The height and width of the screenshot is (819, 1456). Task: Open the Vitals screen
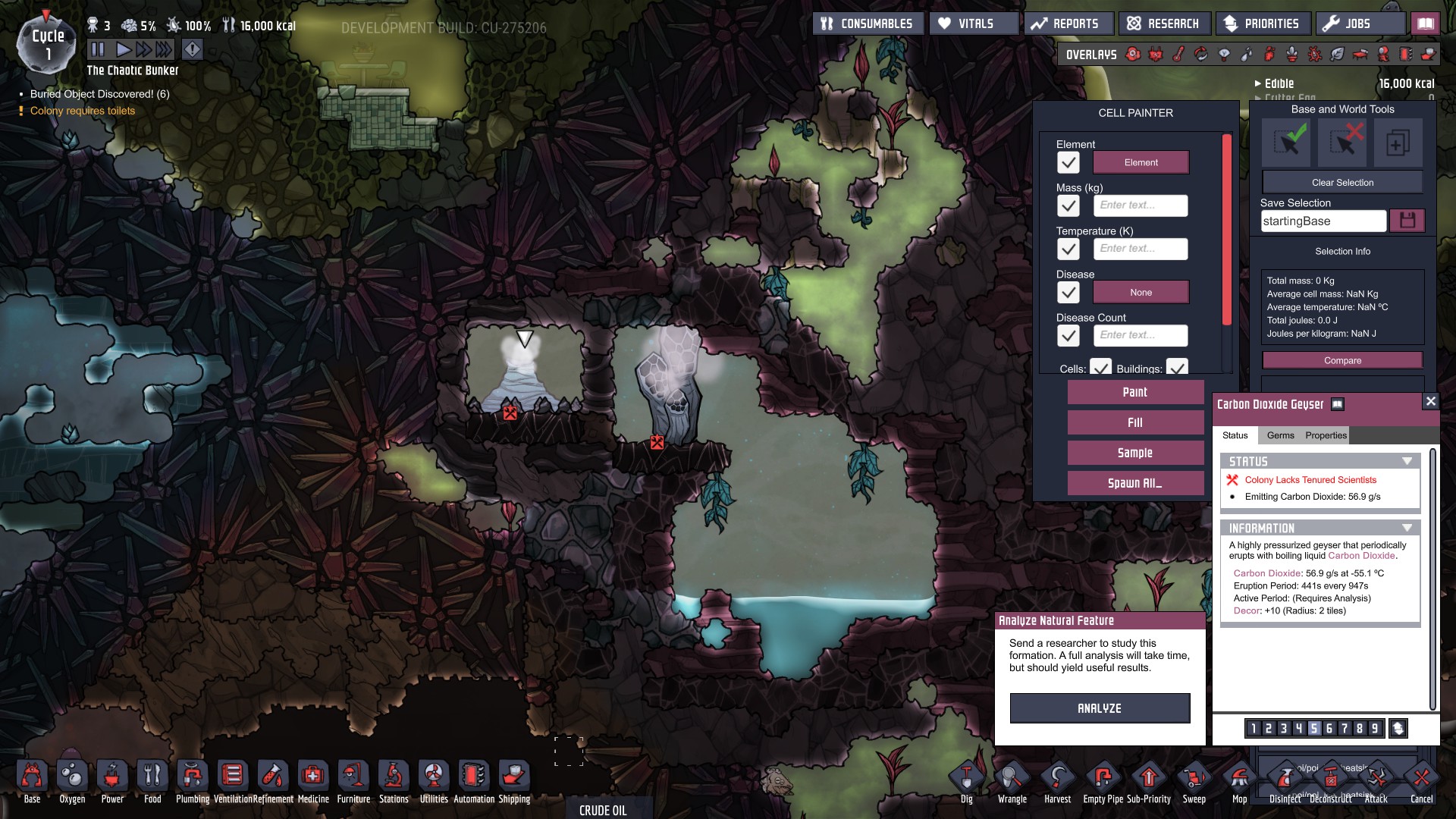coord(974,24)
